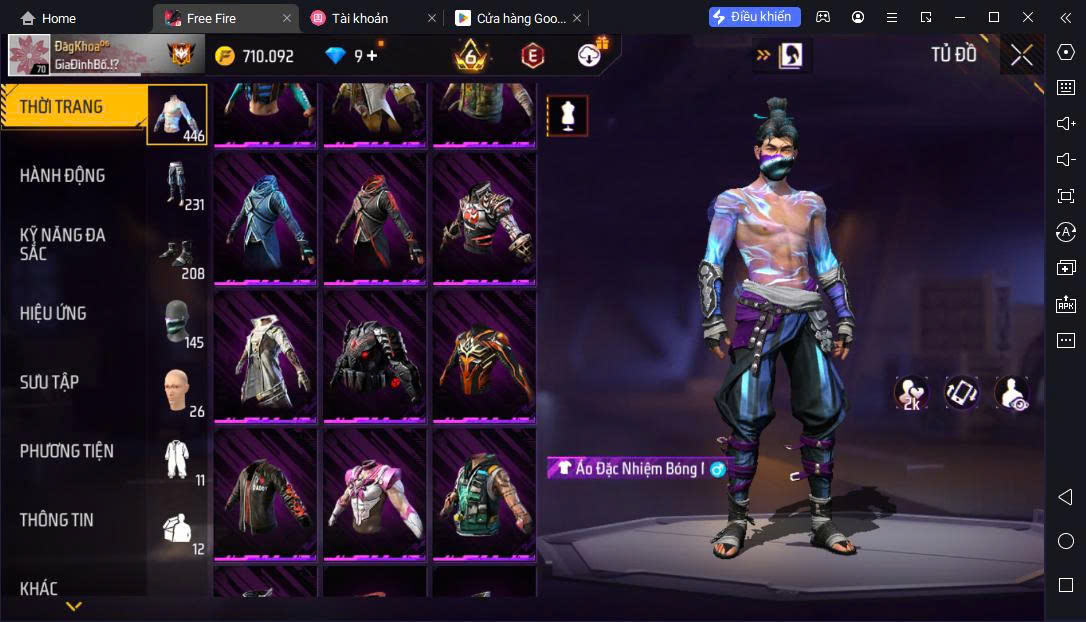Choose the blue hooded jacket outfit

click(x=265, y=217)
